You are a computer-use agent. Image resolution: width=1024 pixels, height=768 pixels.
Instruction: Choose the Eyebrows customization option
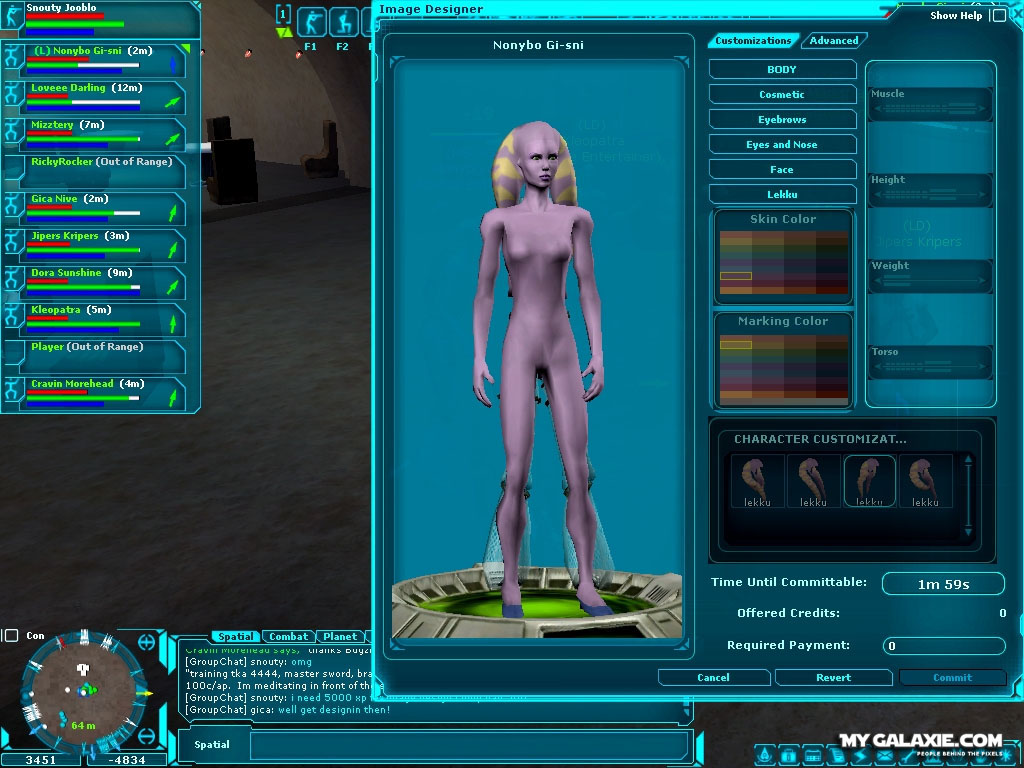coord(782,120)
